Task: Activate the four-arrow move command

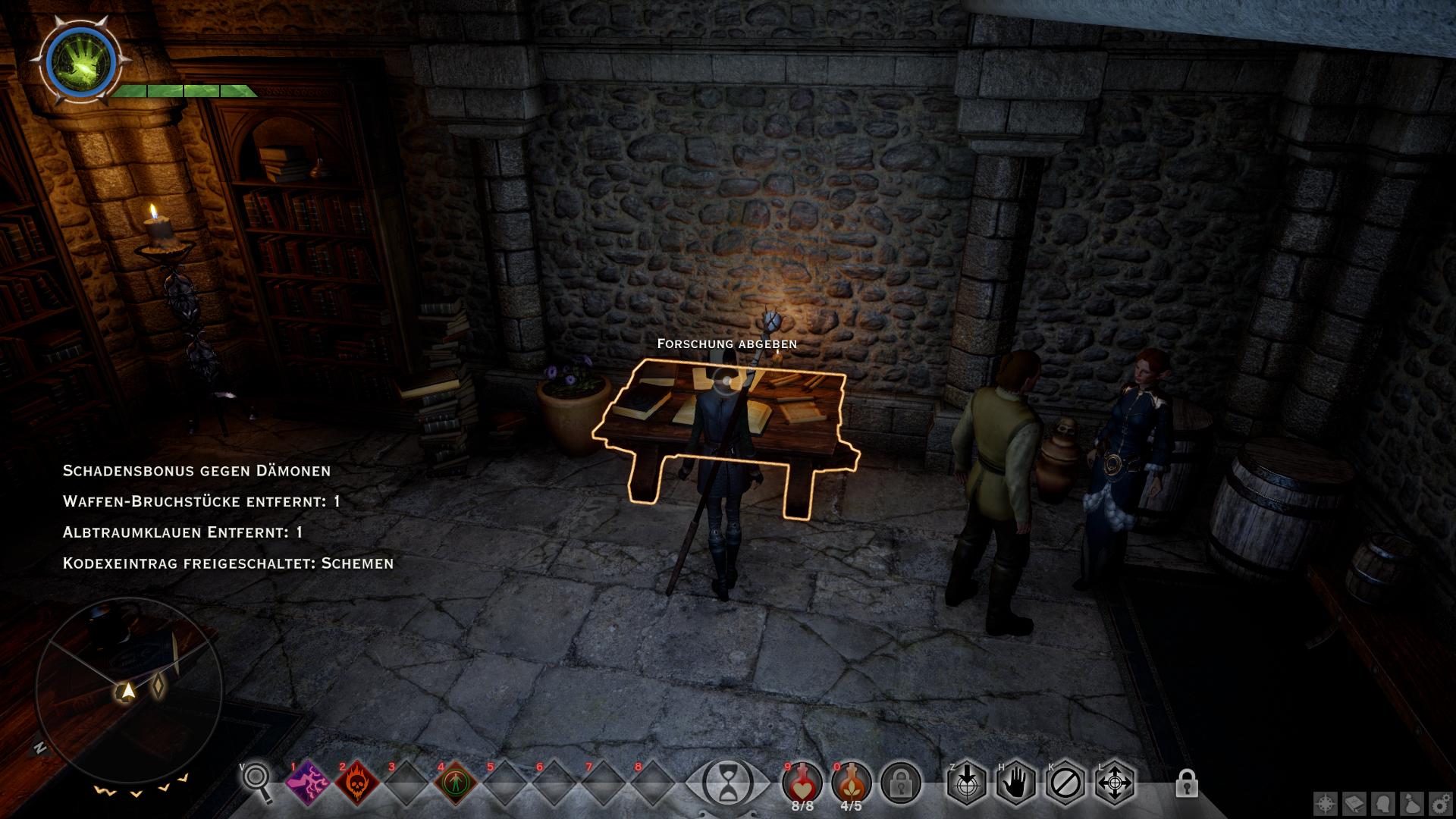Action: (x=1114, y=783)
